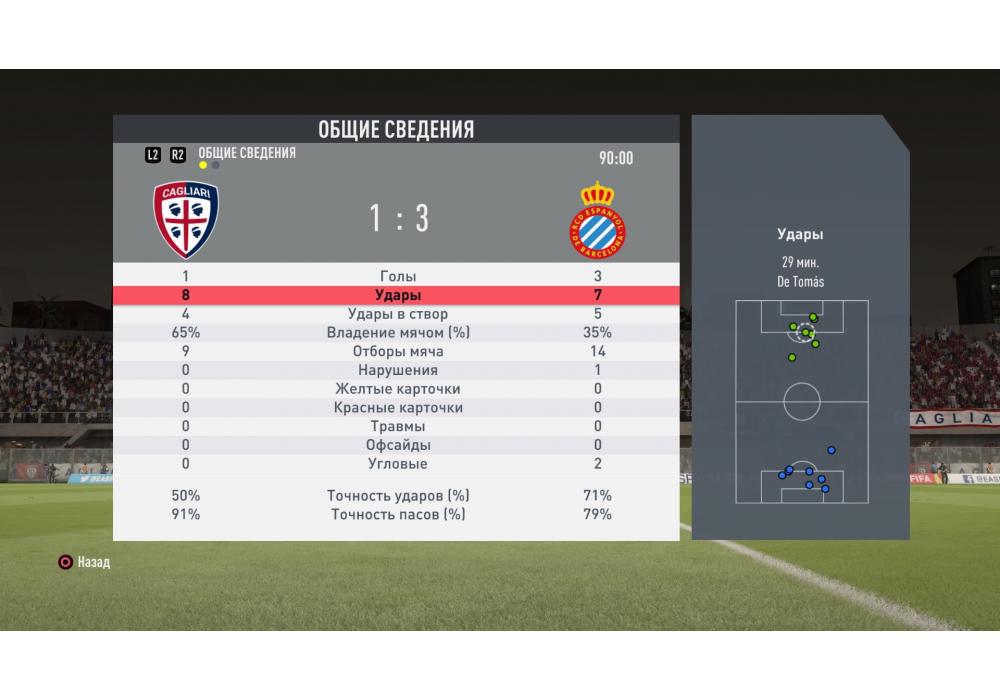Click the Удары shot map pitch
Viewport: 1000px width, 700px height.
(802, 402)
